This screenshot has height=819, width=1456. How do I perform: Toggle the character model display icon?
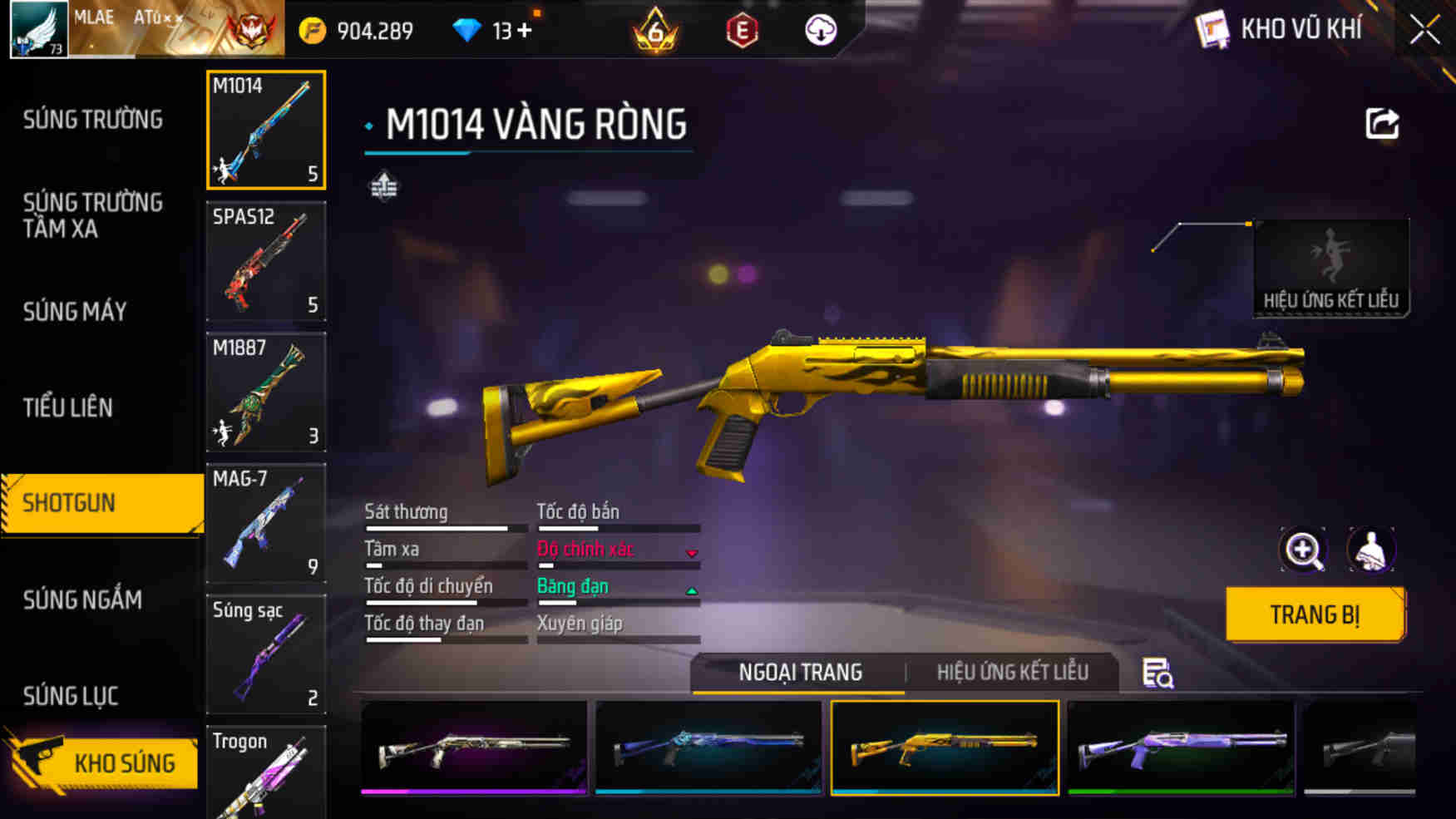[x=1371, y=550]
